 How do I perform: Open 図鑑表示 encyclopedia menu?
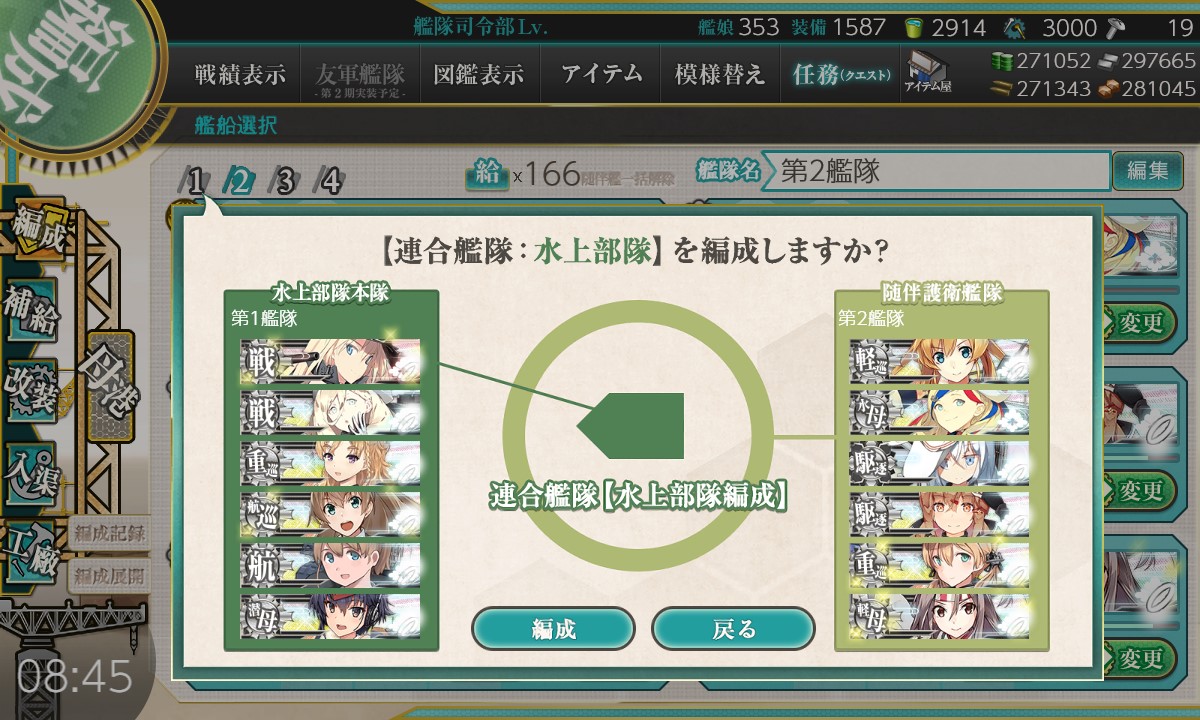[479, 75]
